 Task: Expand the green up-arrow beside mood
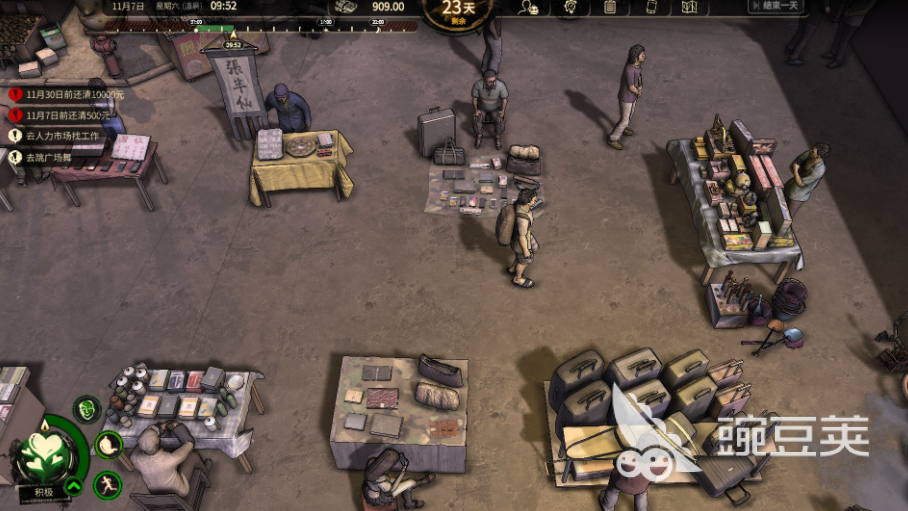point(73,488)
